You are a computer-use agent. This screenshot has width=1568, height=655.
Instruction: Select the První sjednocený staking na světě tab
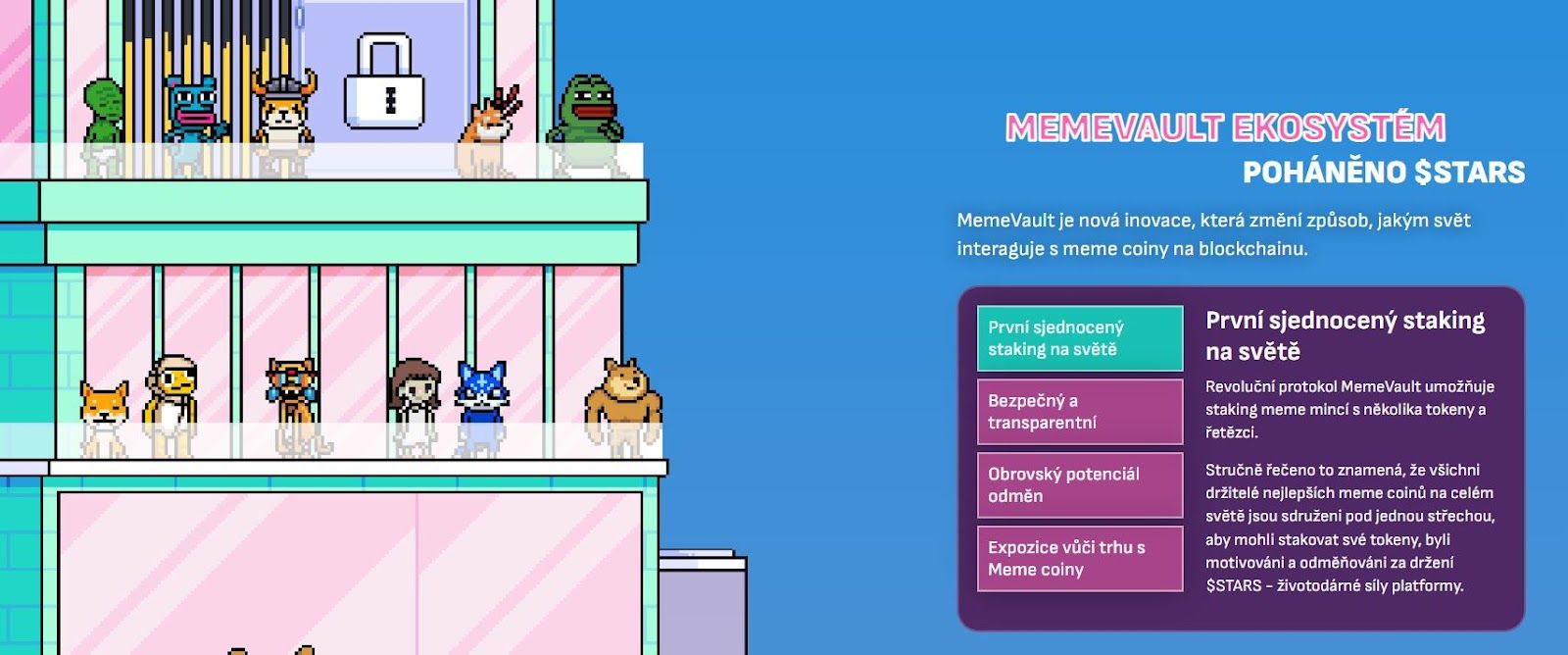click(x=1079, y=338)
